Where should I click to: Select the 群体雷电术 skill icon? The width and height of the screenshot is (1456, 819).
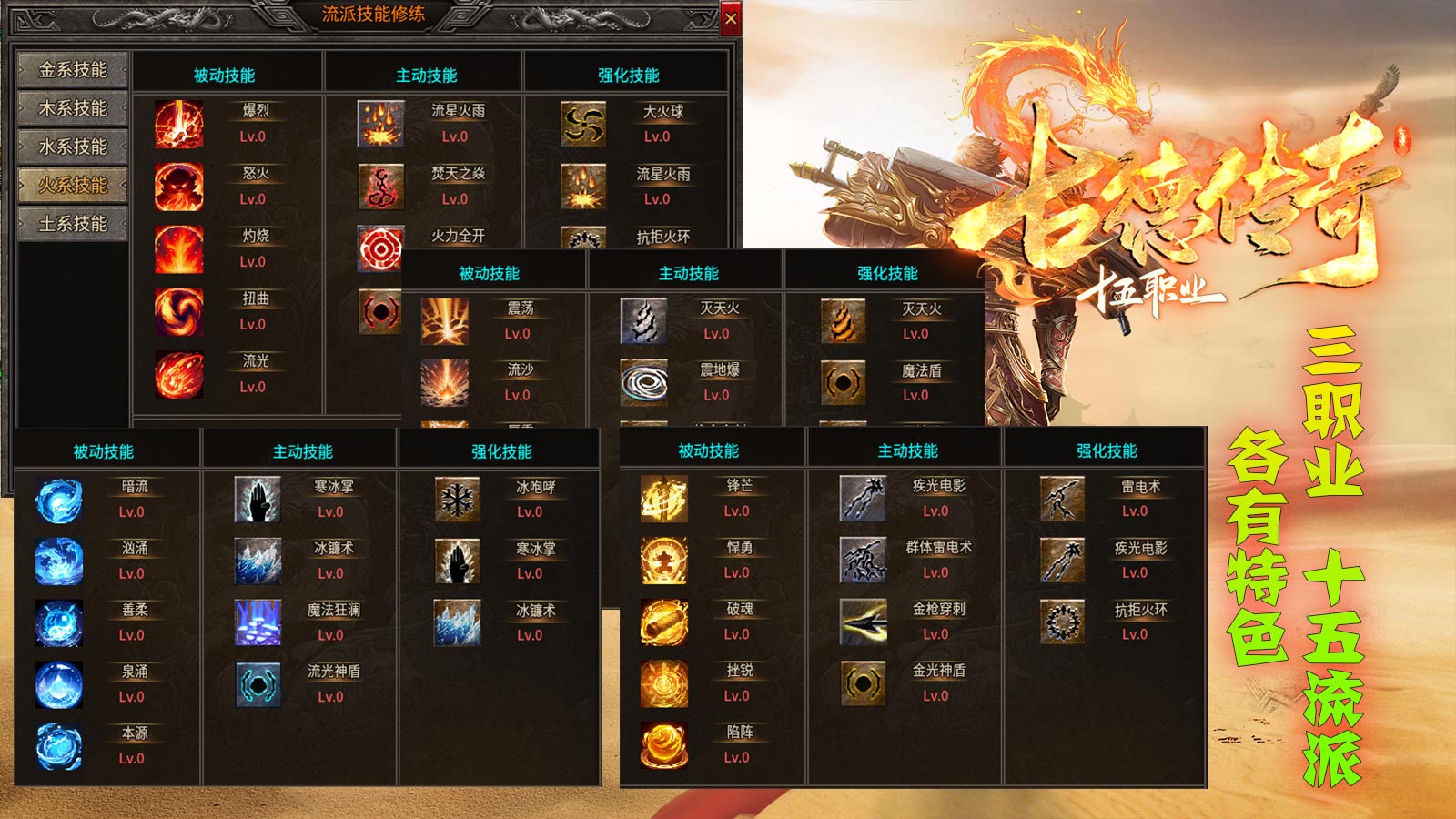coord(863,560)
